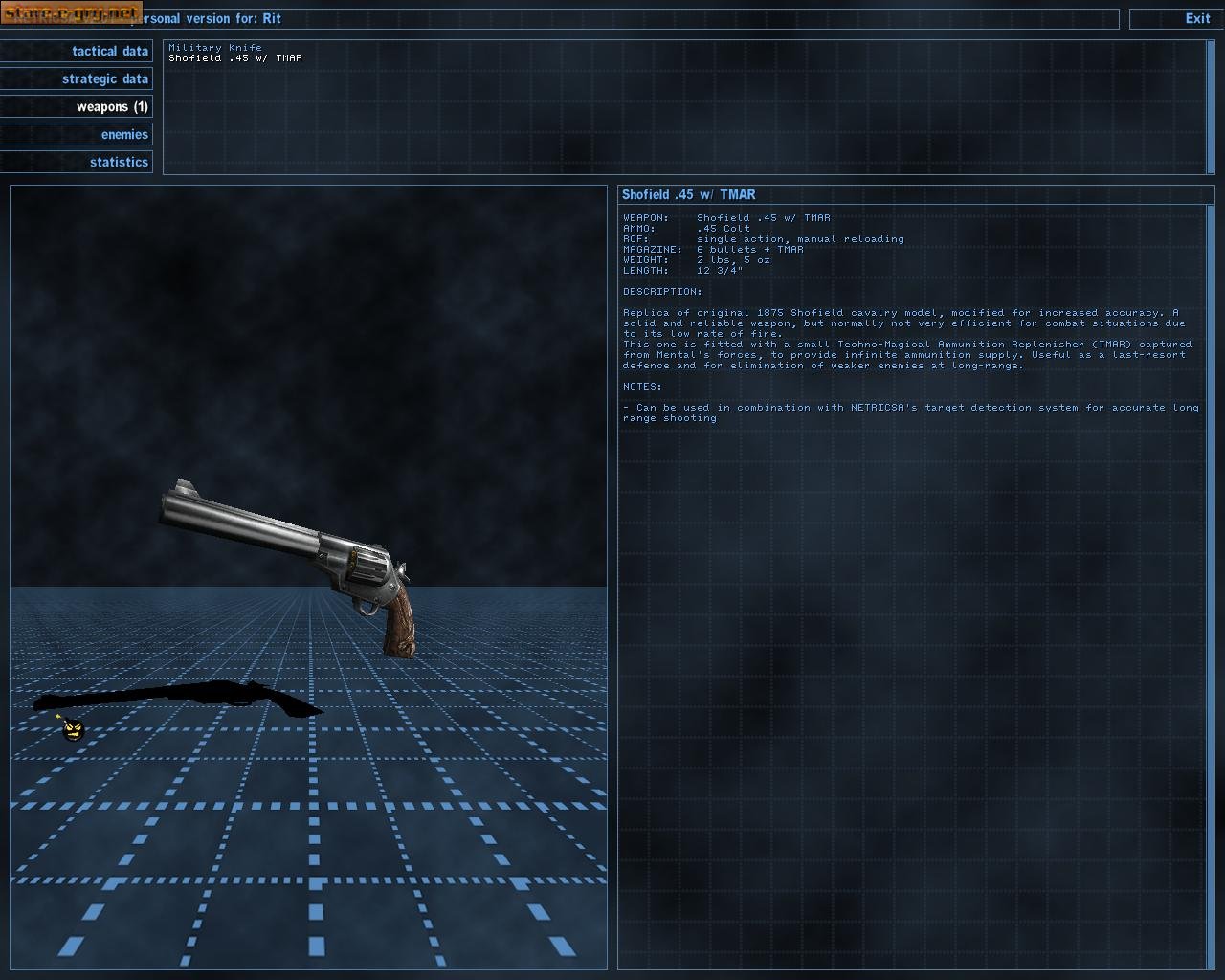Select Shofield .45 w/ TMAR entry
1225x980 pixels.
coord(235,57)
